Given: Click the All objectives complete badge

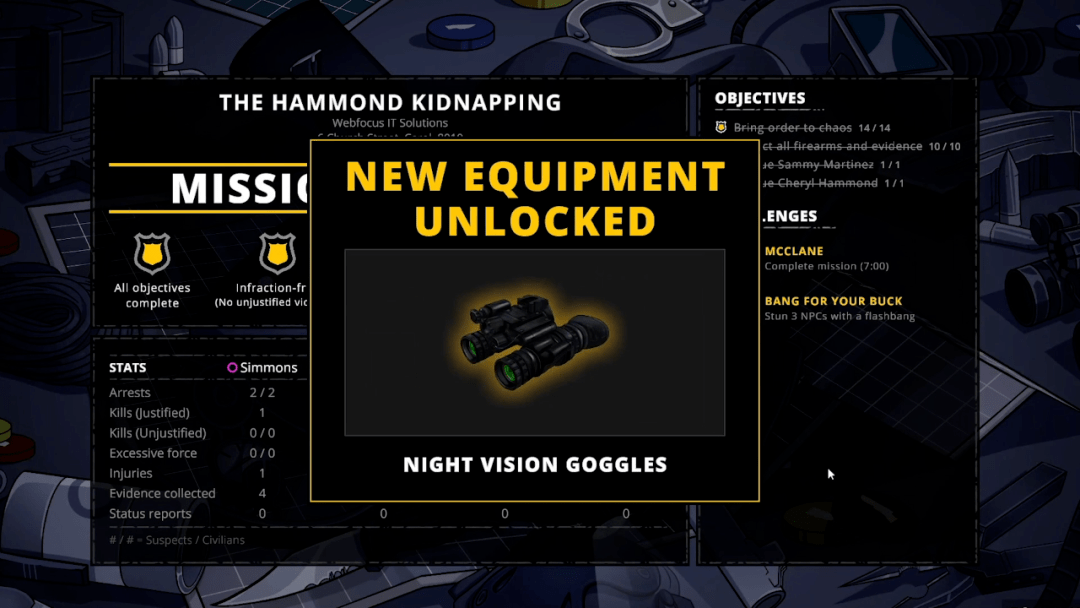Looking at the screenshot, I should [152, 254].
